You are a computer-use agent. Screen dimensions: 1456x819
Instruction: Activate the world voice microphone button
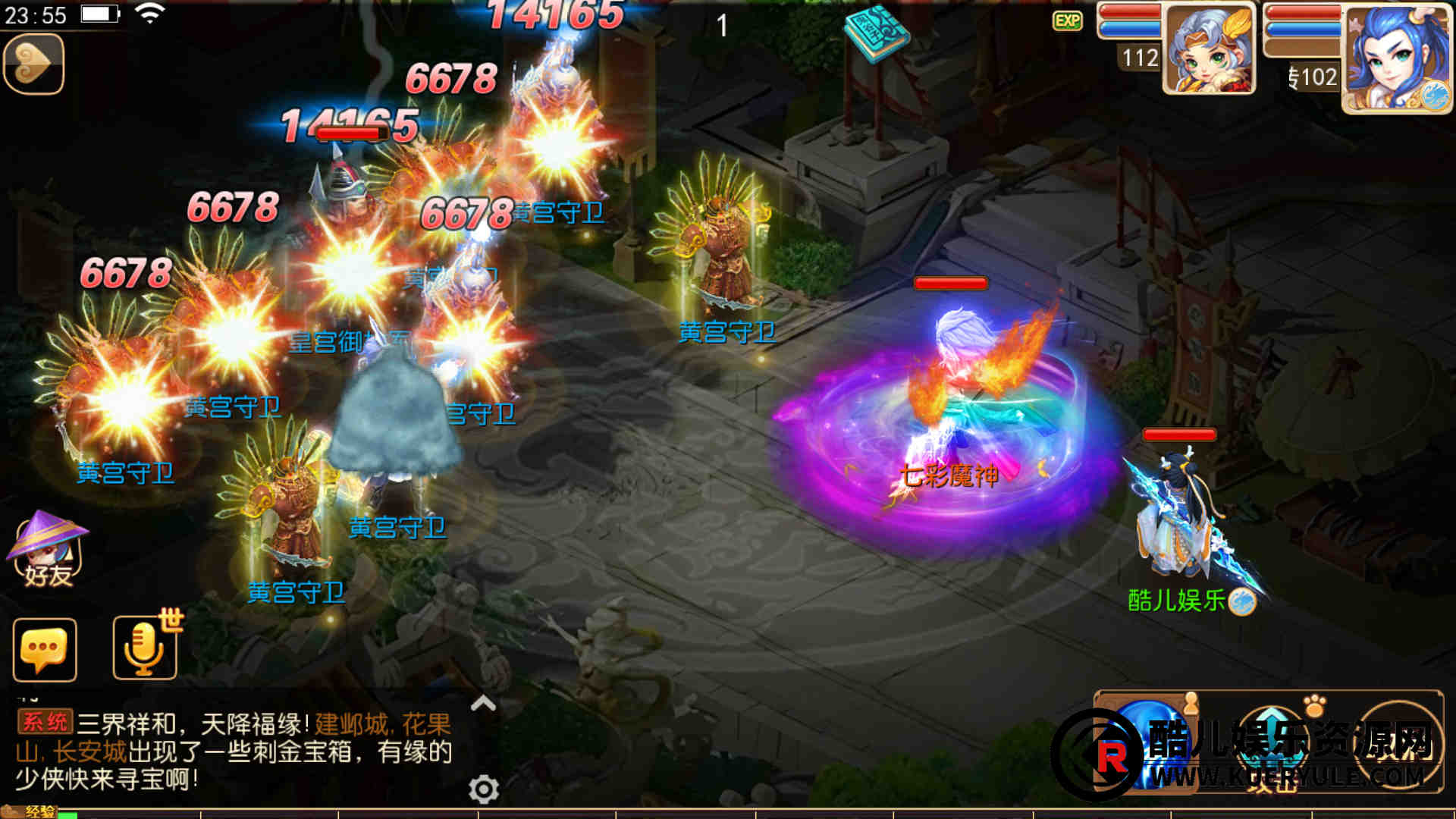145,648
